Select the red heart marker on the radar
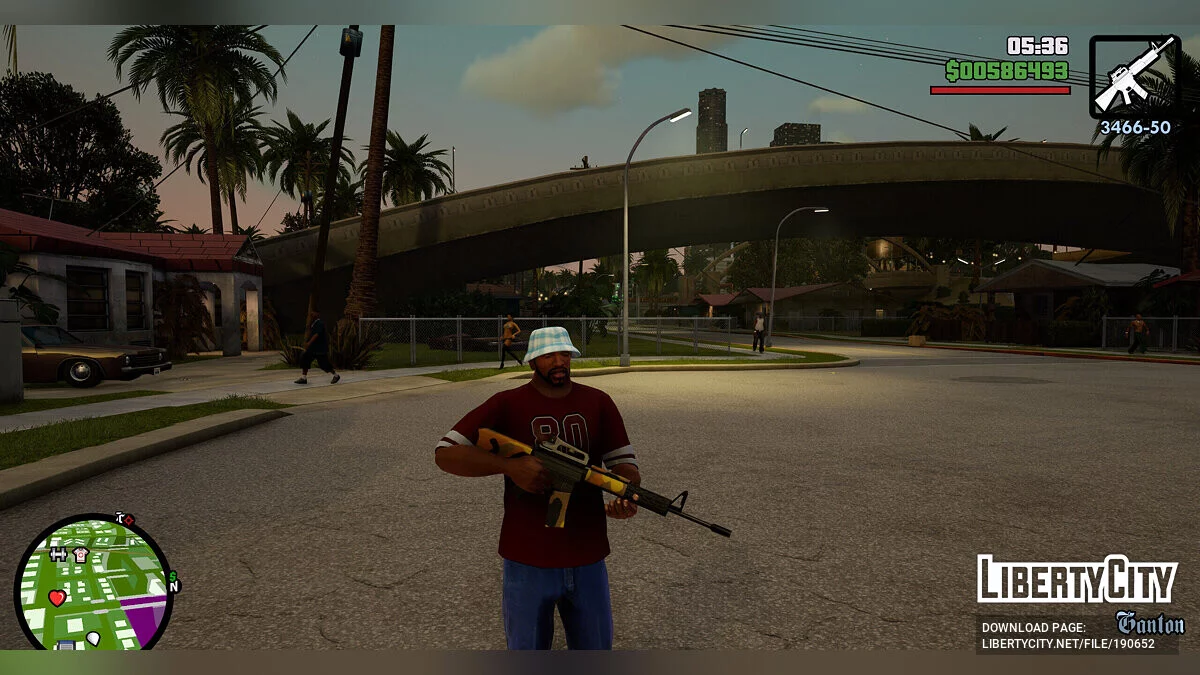The height and width of the screenshot is (675, 1200). [57, 597]
